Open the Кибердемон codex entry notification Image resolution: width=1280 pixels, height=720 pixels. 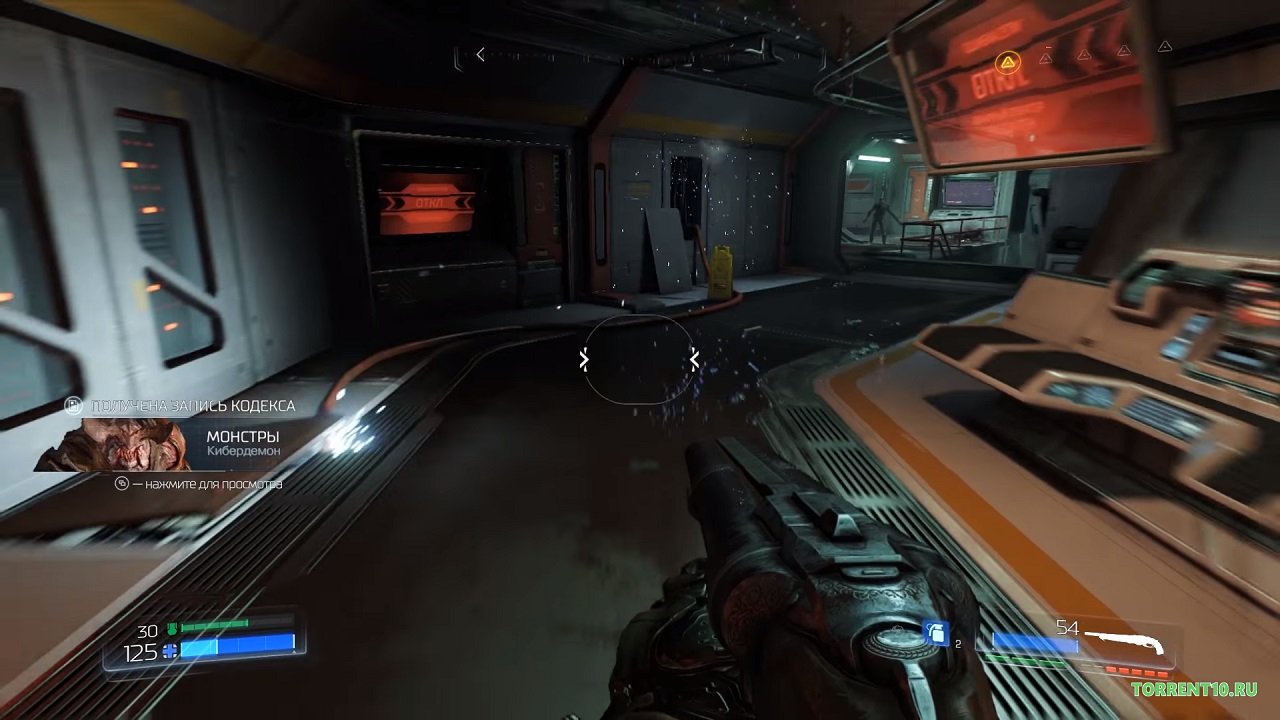tap(180, 444)
